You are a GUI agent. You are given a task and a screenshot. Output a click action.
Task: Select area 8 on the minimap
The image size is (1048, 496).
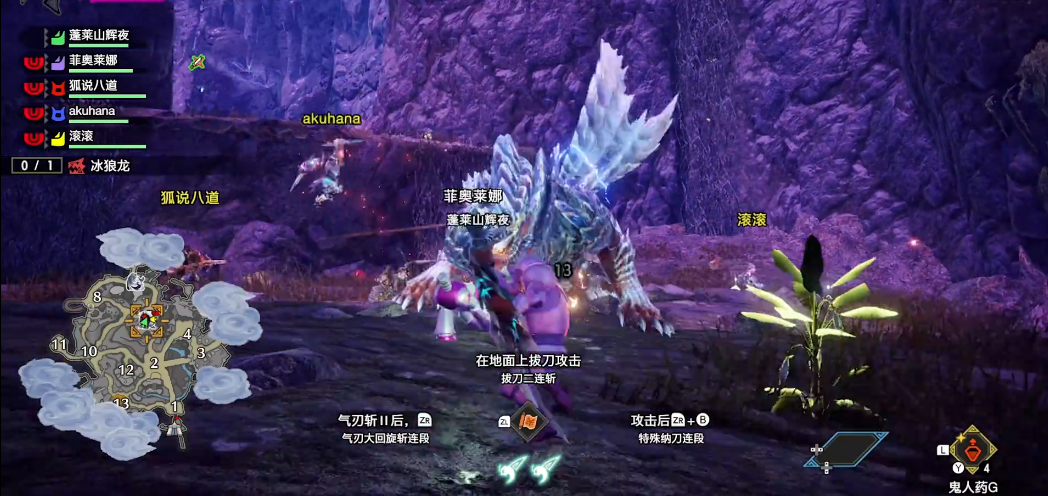pyautogui.click(x=97, y=296)
